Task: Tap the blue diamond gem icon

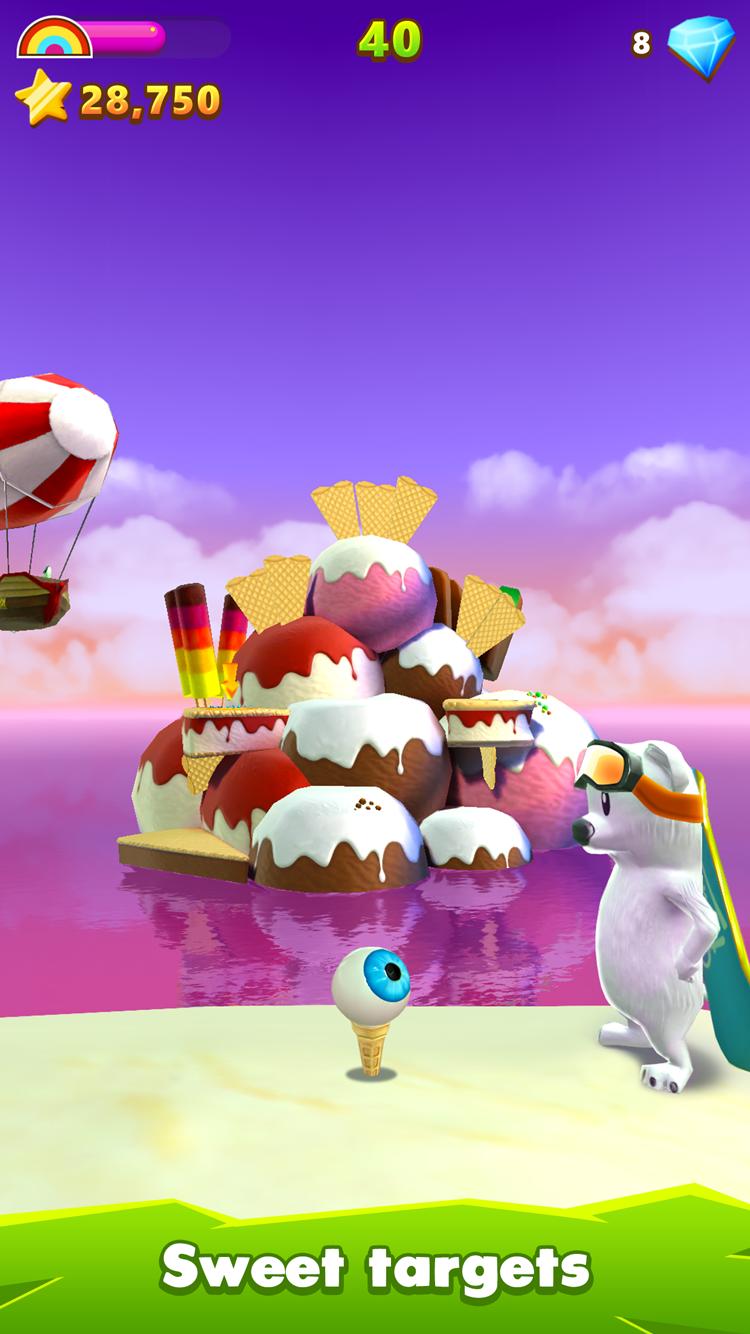Action: click(701, 43)
